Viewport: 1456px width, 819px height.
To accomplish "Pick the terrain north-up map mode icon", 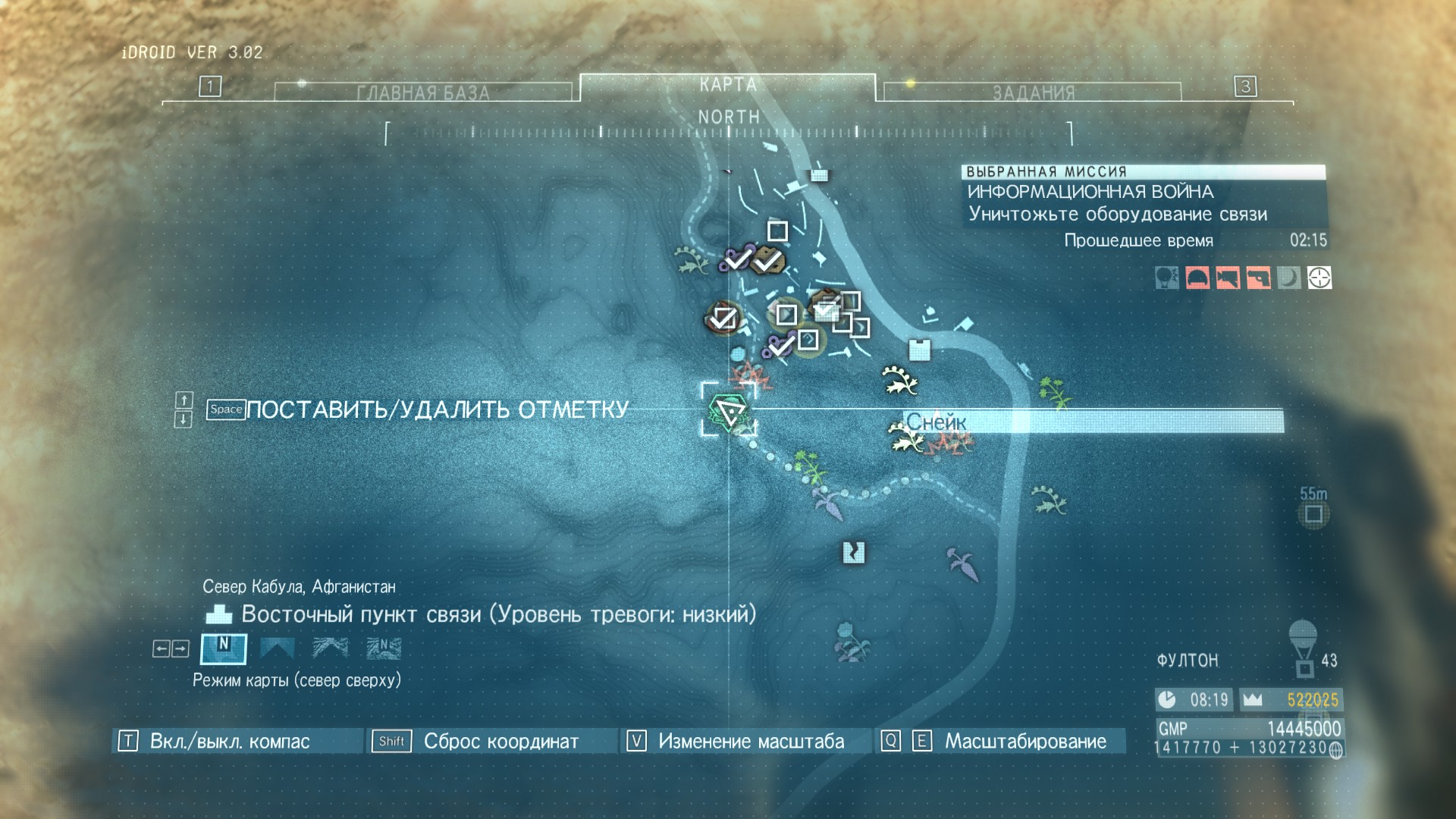I will click(384, 648).
